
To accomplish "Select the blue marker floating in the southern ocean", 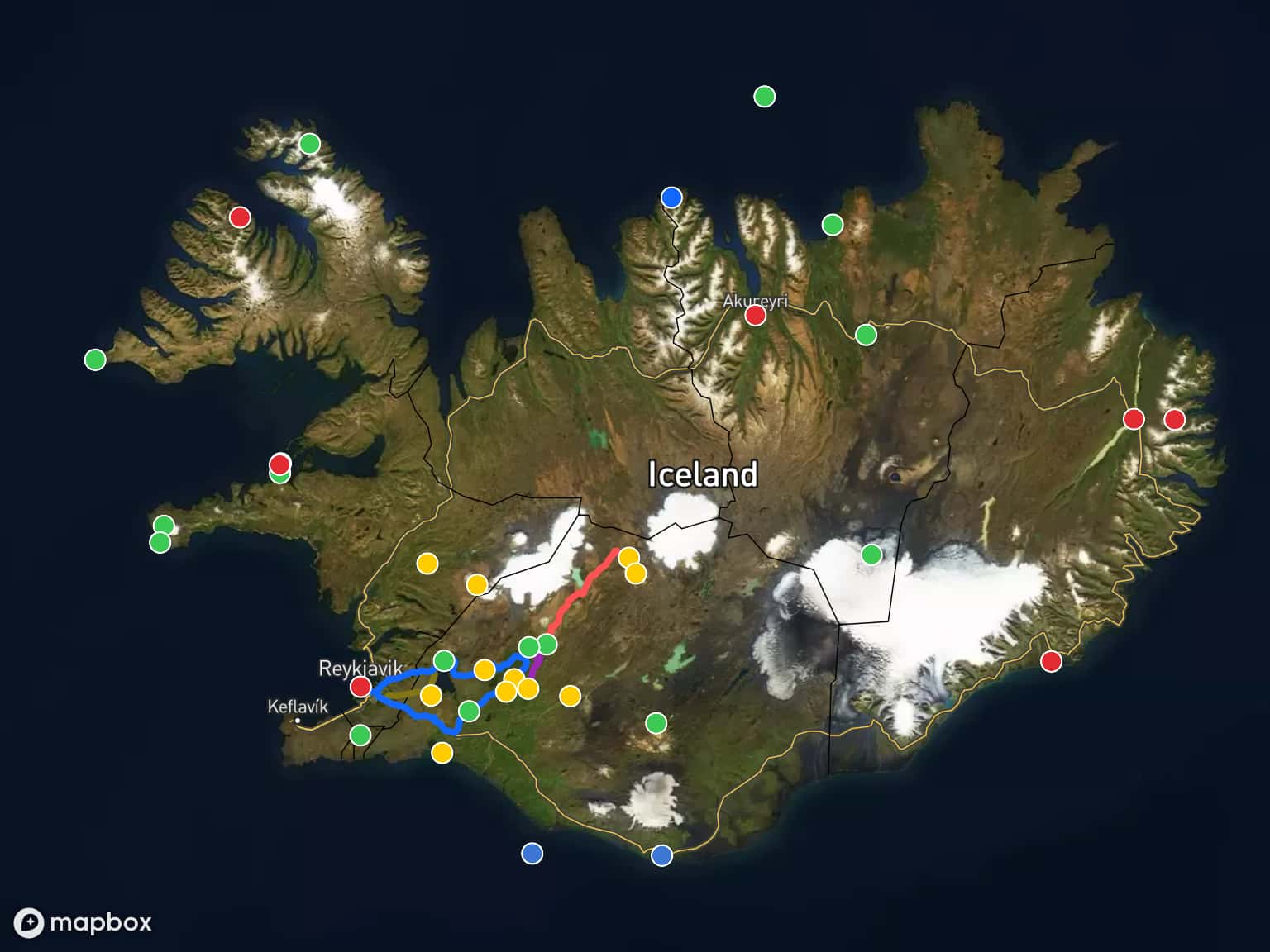I will (532, 853).
